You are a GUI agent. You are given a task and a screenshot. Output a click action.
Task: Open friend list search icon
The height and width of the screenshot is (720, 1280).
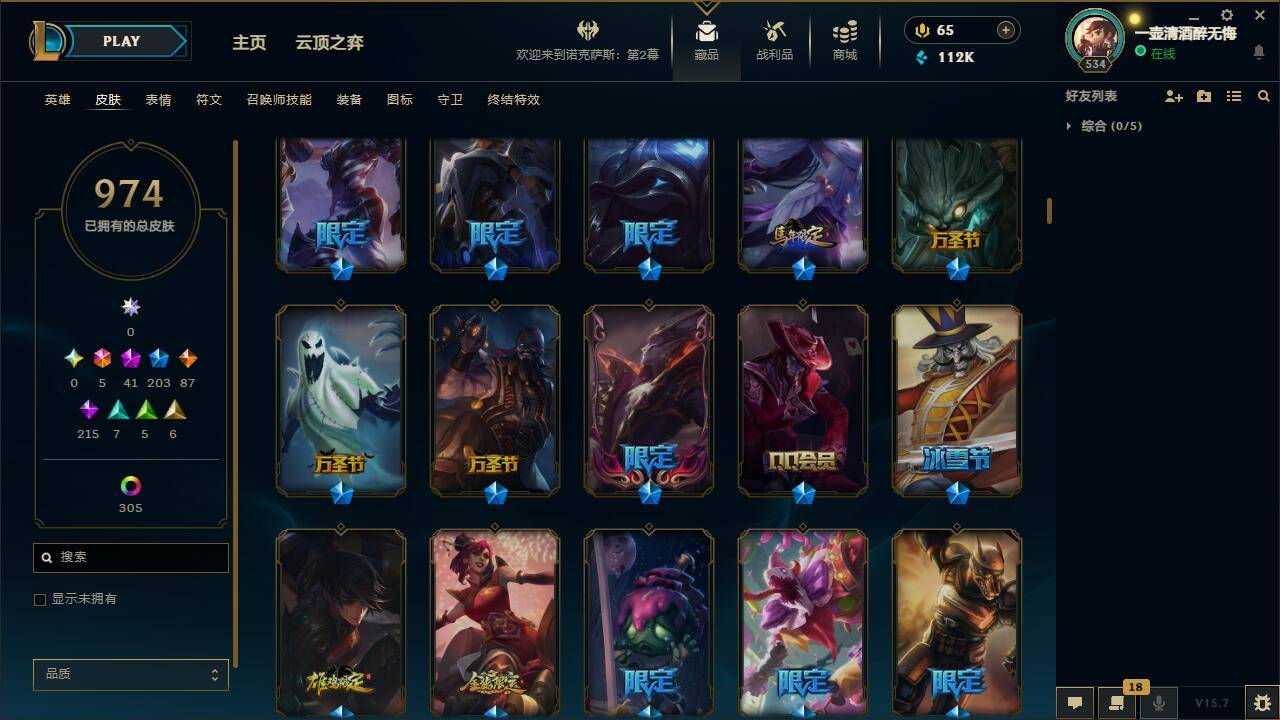coord(1264,96)
